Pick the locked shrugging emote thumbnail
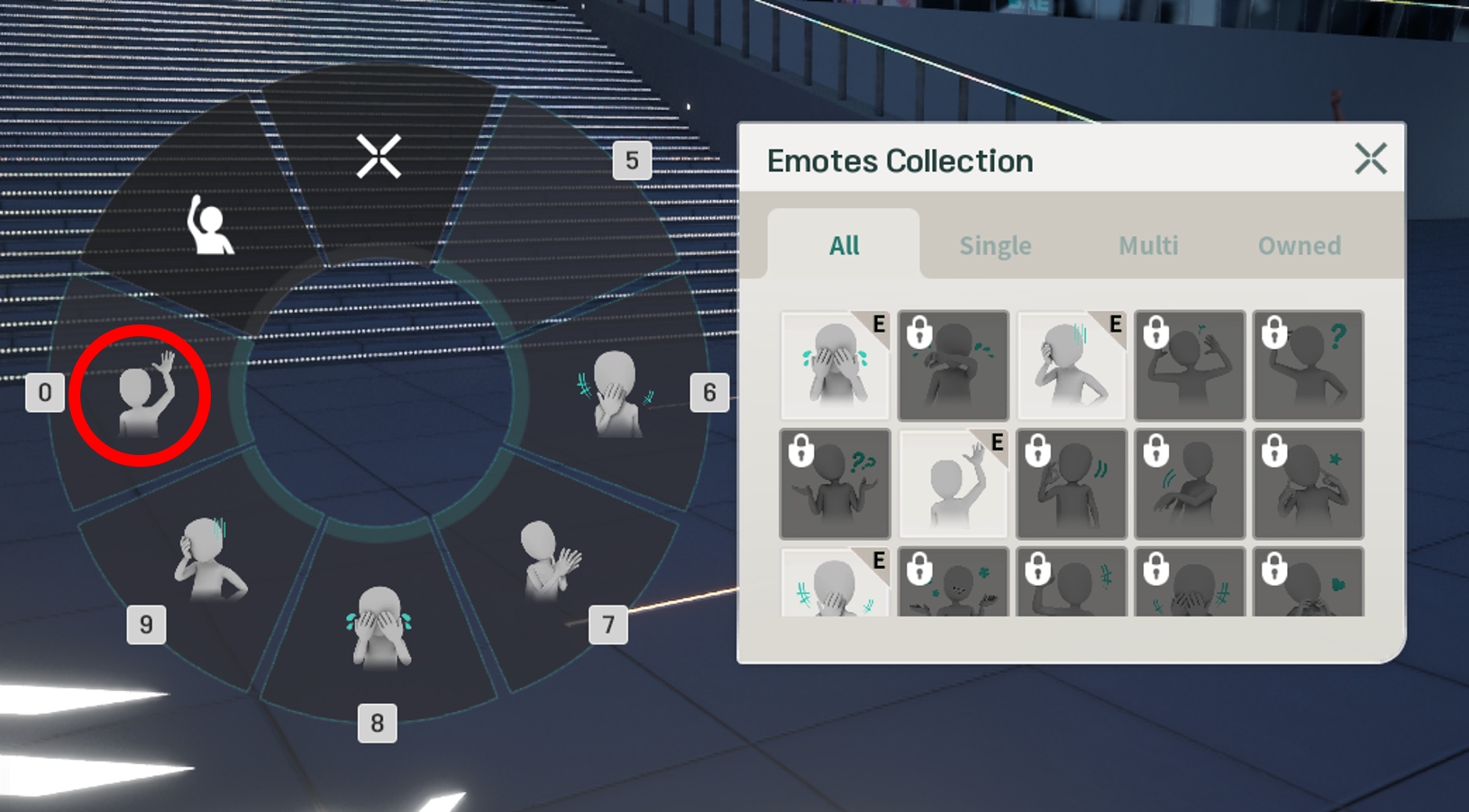 click(835, 484)
